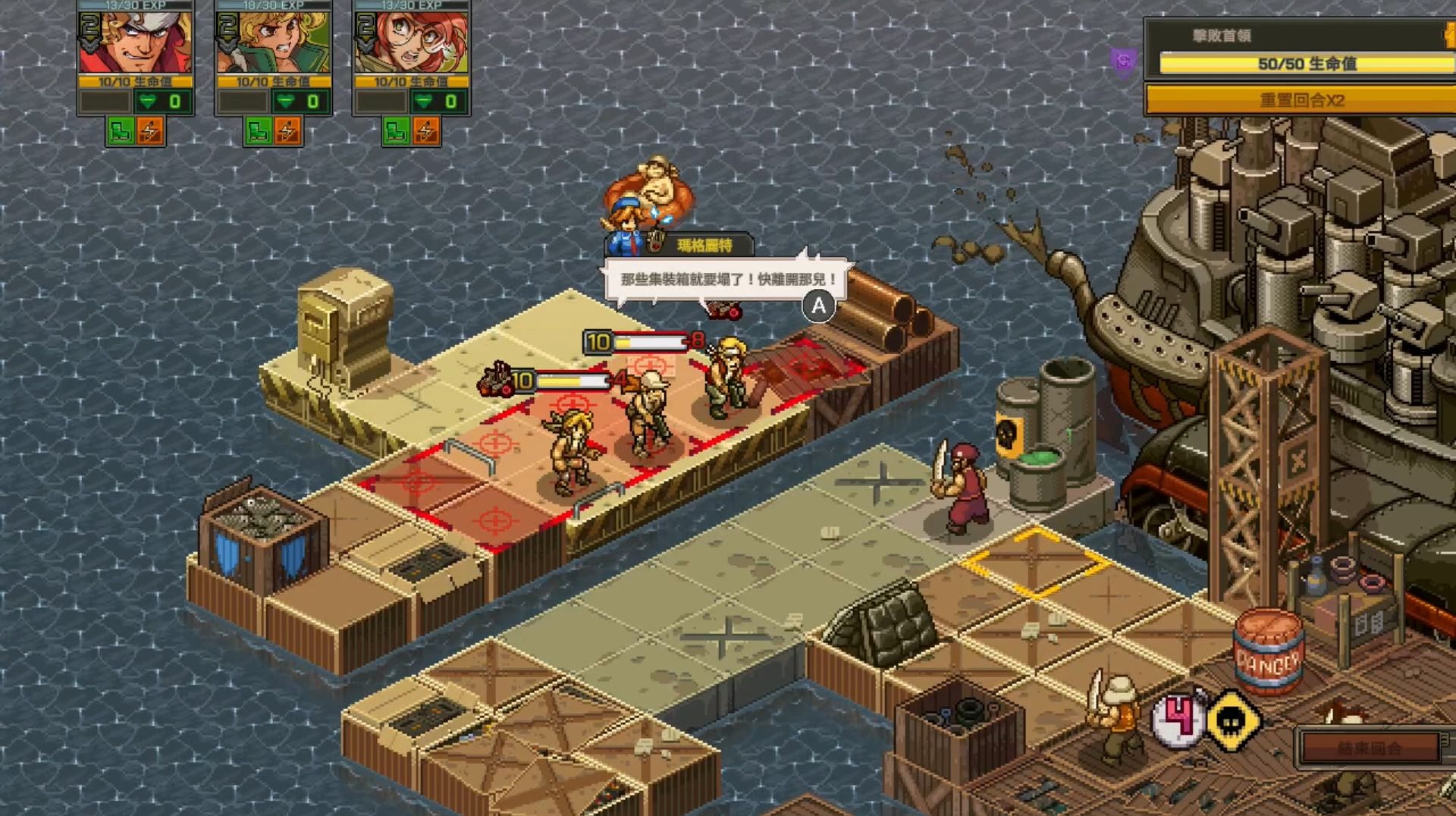Select Eri's blonde-haired portrait
This screenshot has height=816, width=1456.
click(x=273, y=42)
